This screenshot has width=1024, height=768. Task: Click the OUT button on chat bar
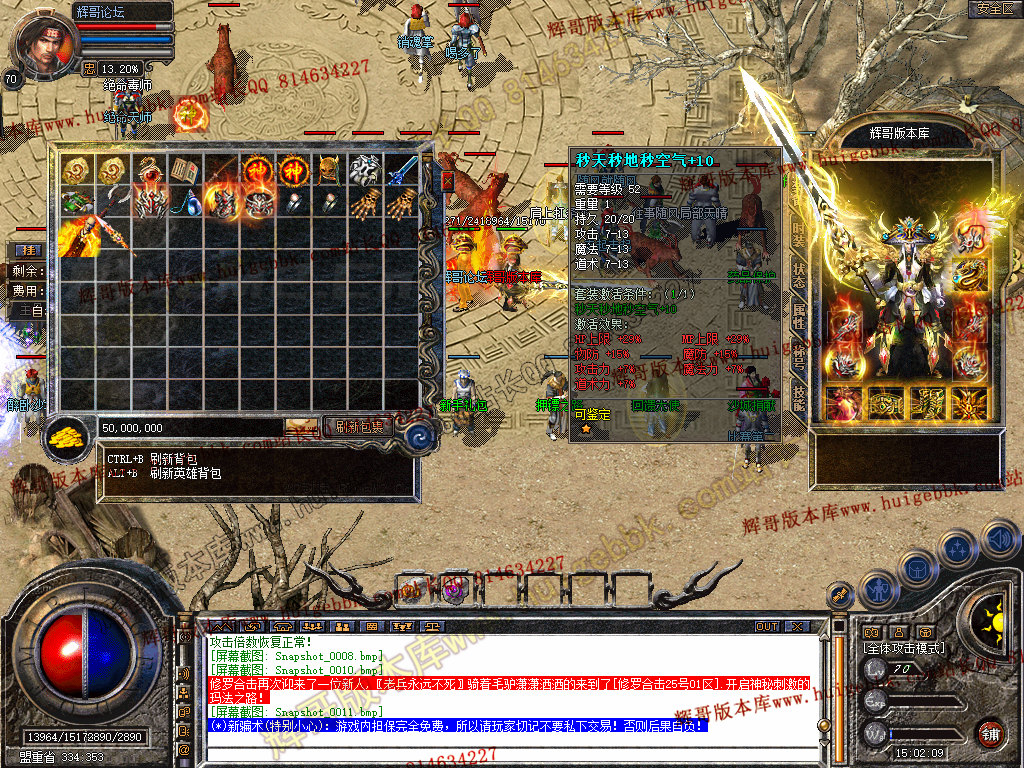pos(766,626)
